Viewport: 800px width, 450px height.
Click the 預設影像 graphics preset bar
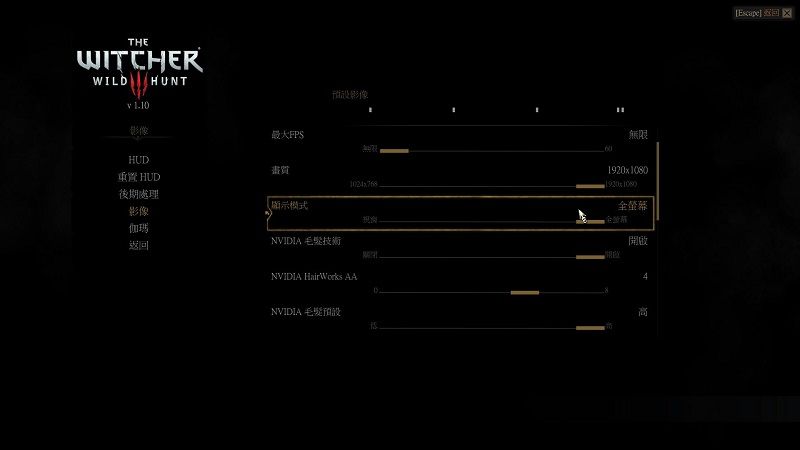tap(495, 109)
